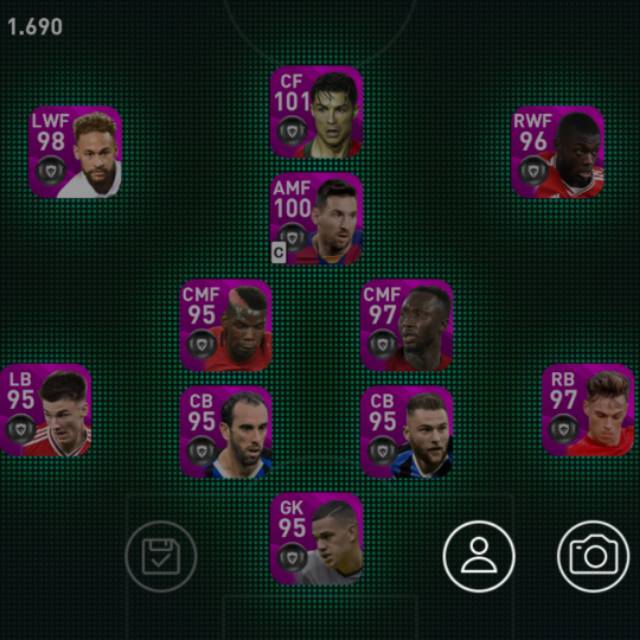Select the AMF 100 captain card
Screen dimensions: 640x640
click(316, 219)
